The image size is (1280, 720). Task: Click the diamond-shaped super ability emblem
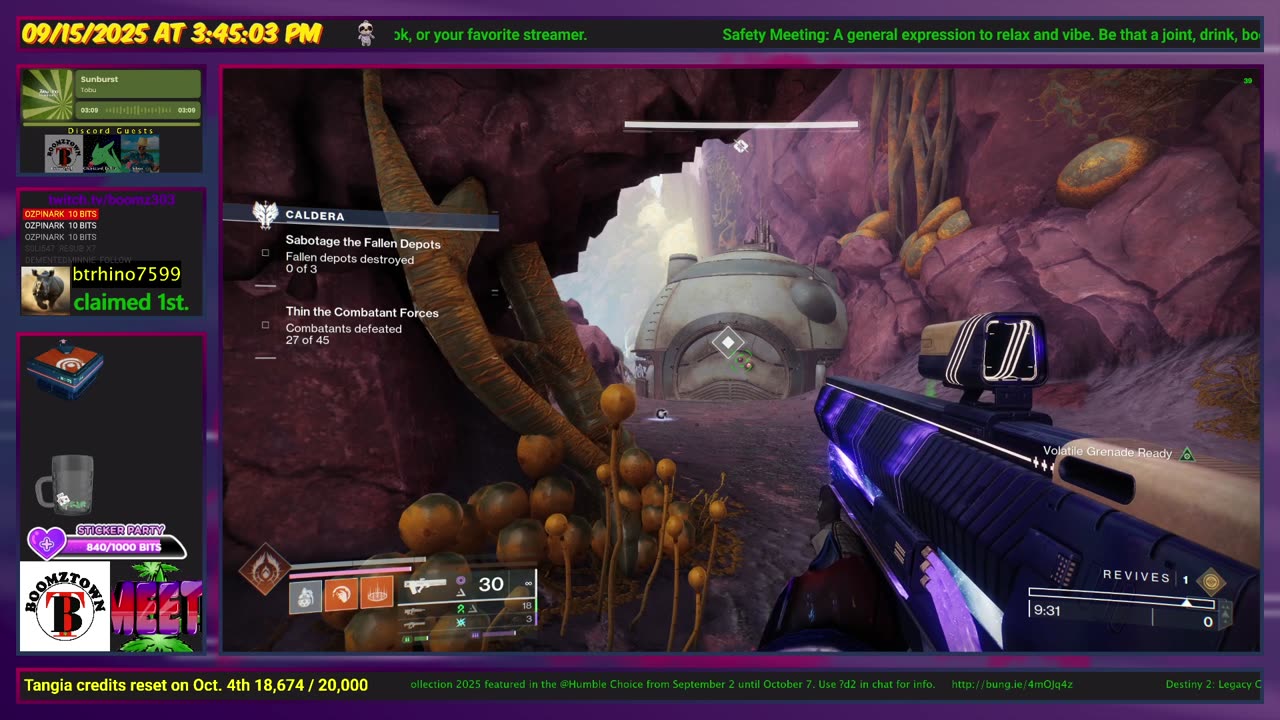tap(265, 569)
